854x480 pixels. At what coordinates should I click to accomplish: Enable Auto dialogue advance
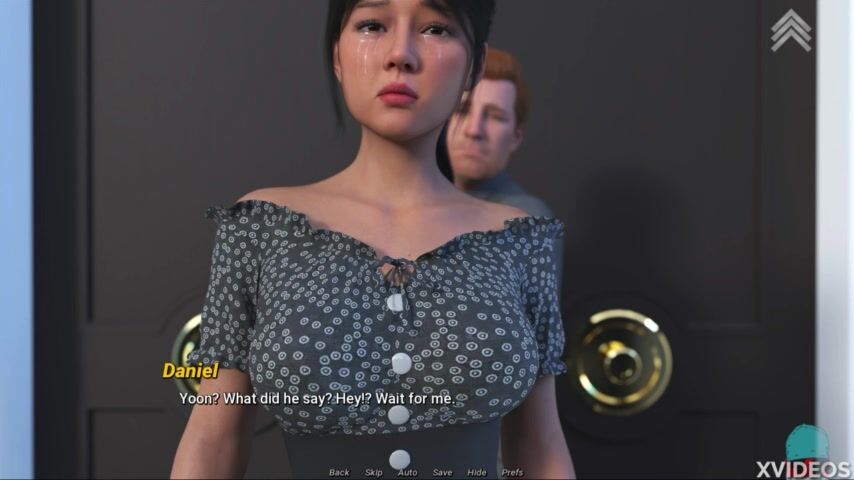coord(407,472)
